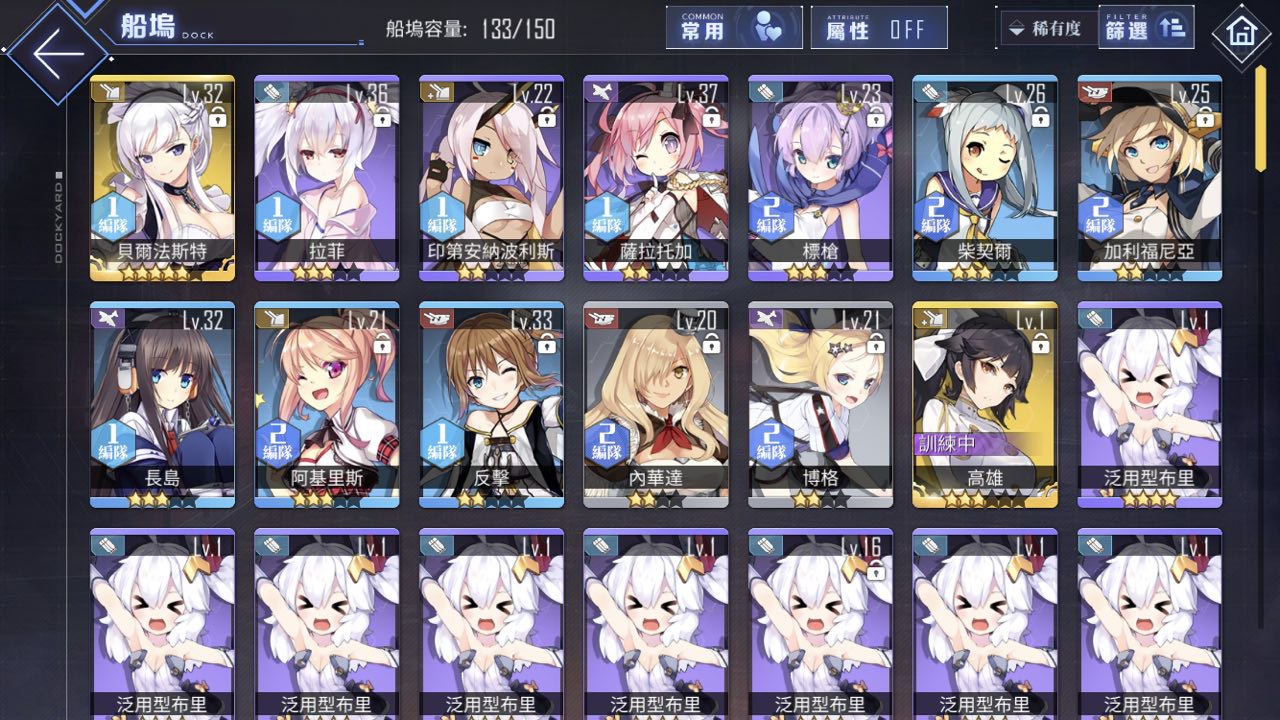Choose the 加利福尼亞 ship card
This screenshot has height=720, width=1280.
coord(1149,178)
